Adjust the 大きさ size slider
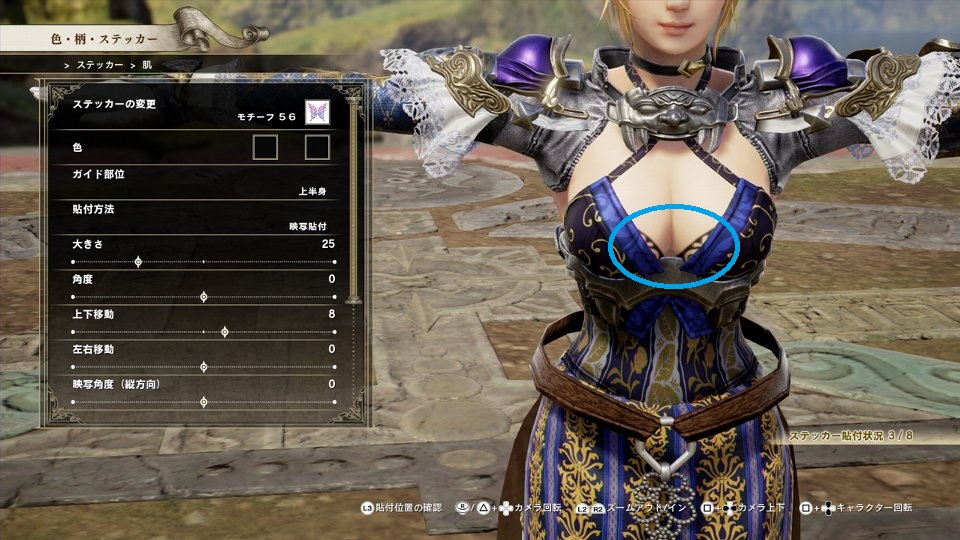960x540 pixels. [138, 262]
